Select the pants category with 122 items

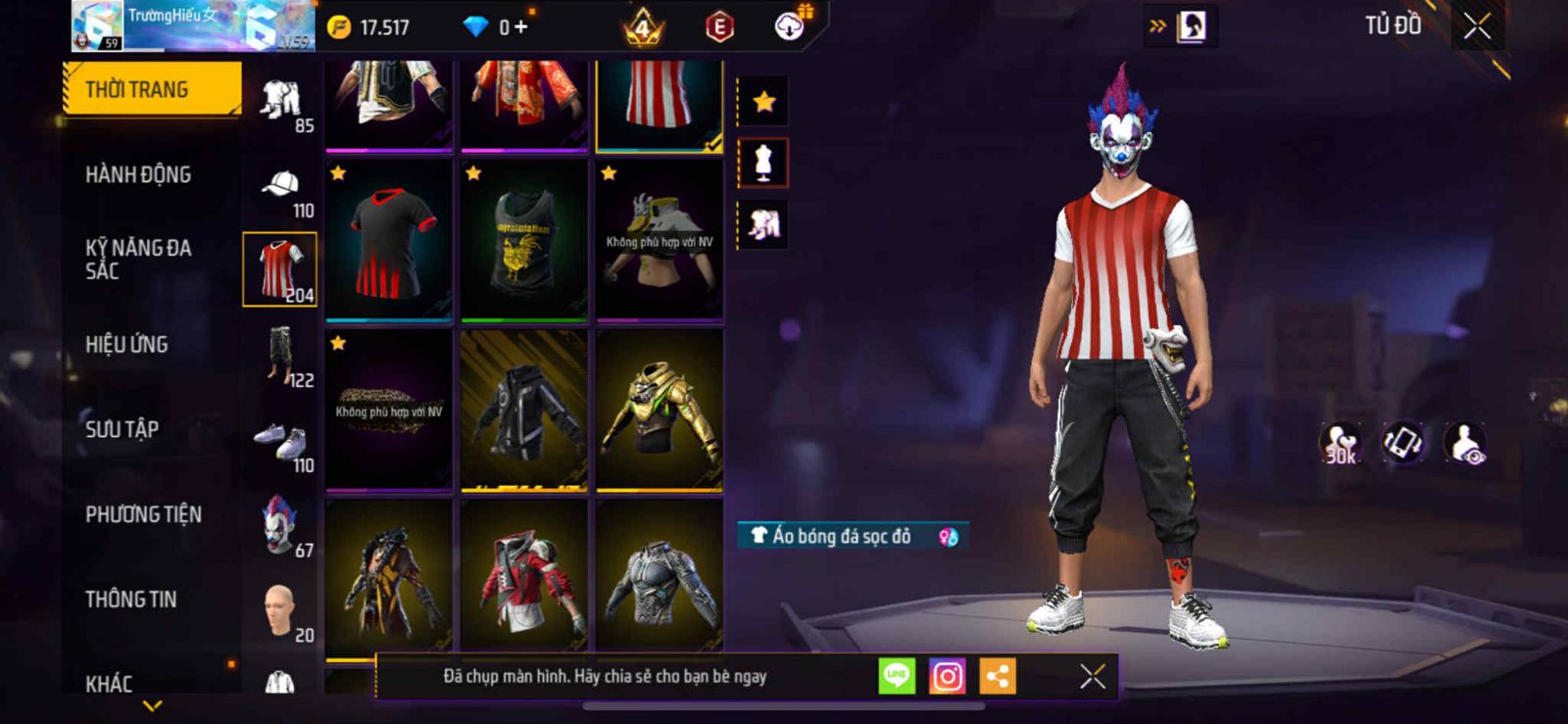click(280, 357)
